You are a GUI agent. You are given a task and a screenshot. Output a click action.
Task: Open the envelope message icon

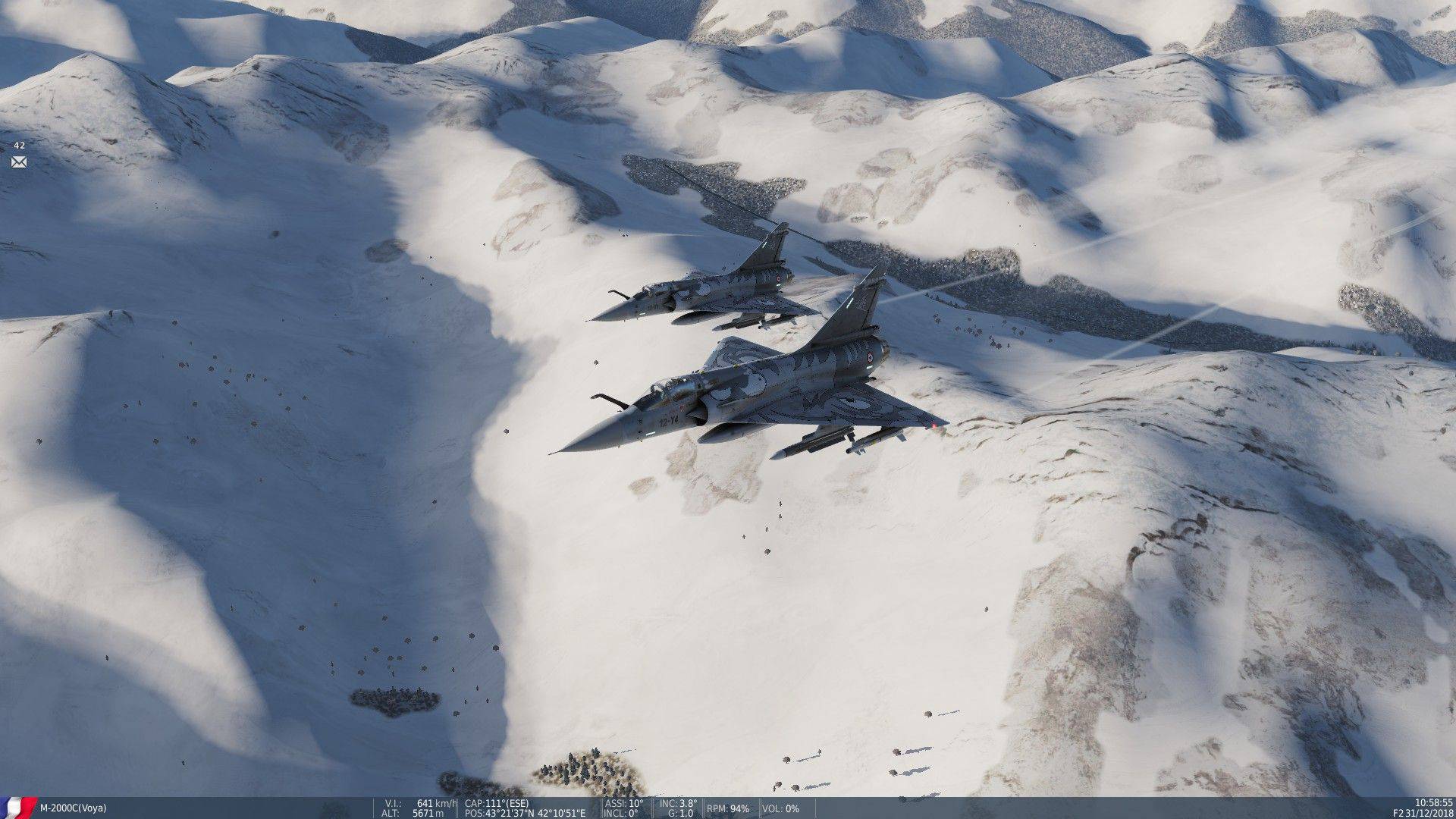(19, 162)
